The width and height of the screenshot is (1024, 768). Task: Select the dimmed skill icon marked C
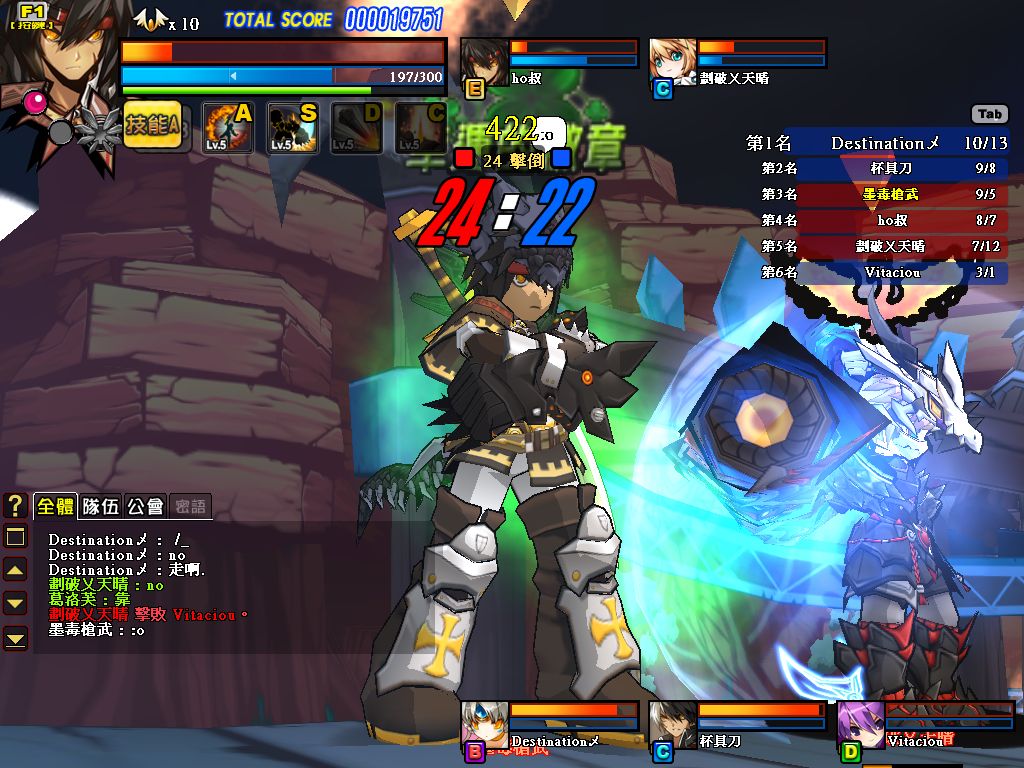pyautogui.click(x=421, y=127)
